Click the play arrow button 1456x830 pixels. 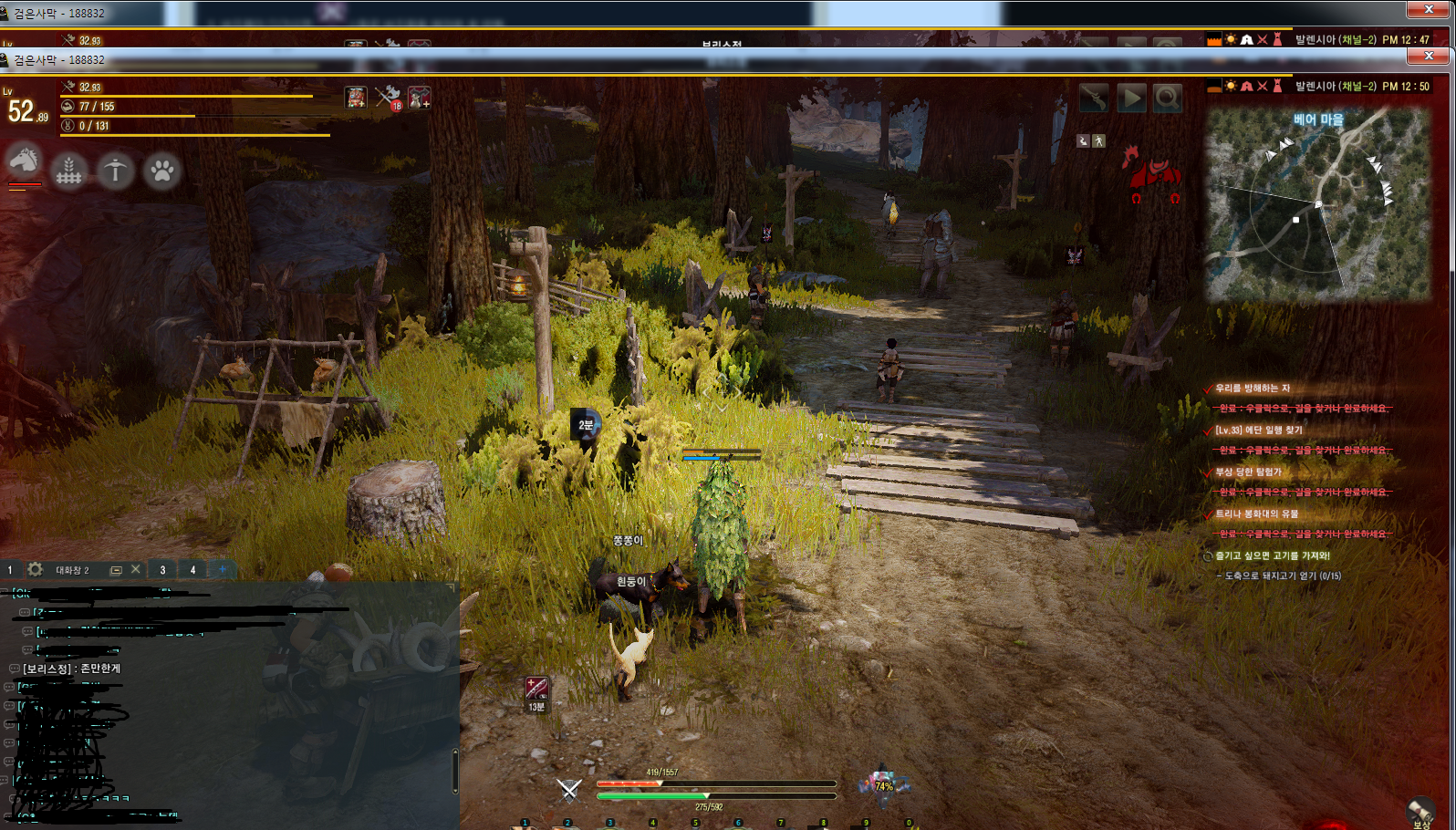pos(1131,98)
